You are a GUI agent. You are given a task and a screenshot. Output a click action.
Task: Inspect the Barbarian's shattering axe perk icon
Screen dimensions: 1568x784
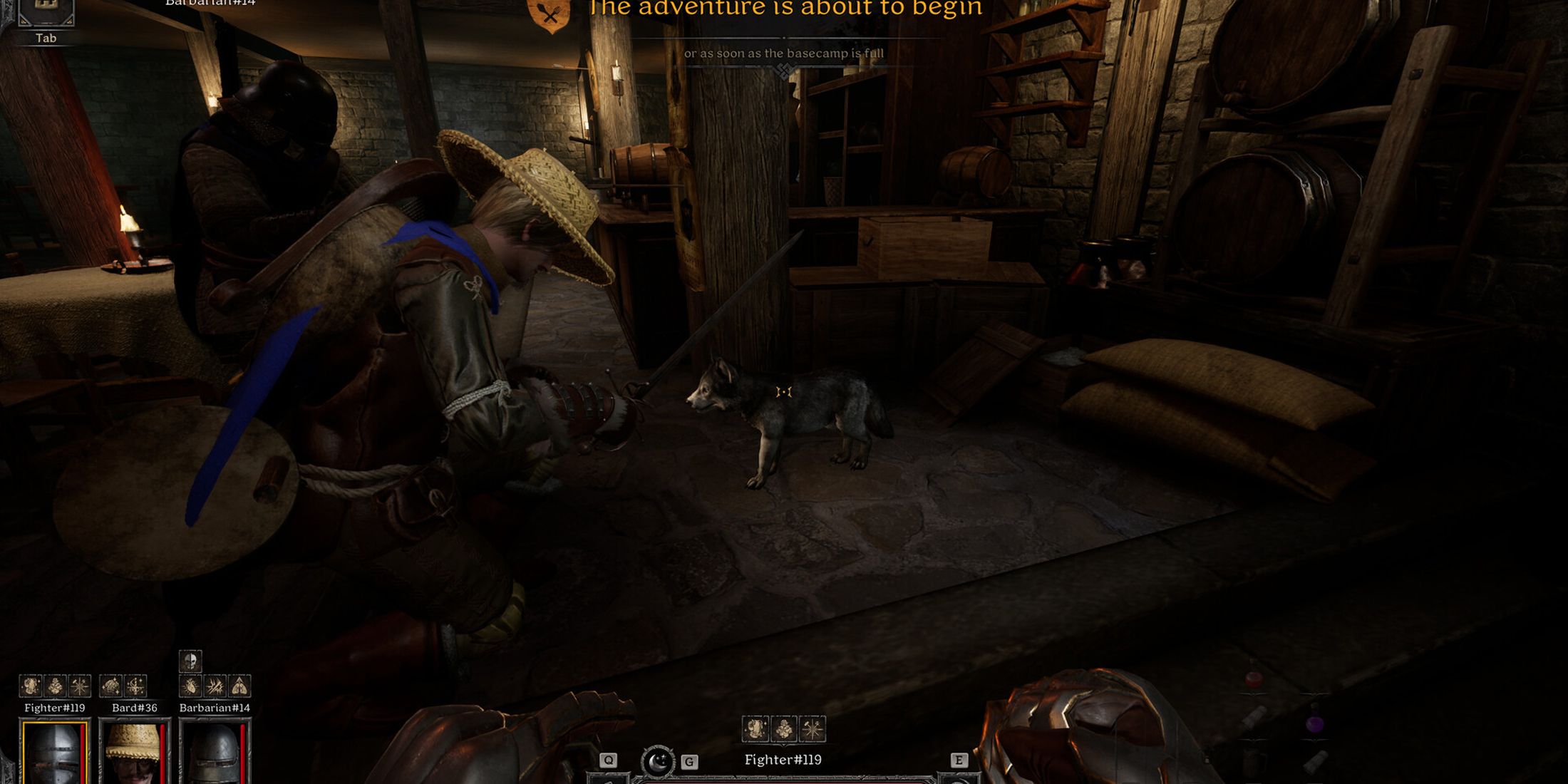[215, 686]
